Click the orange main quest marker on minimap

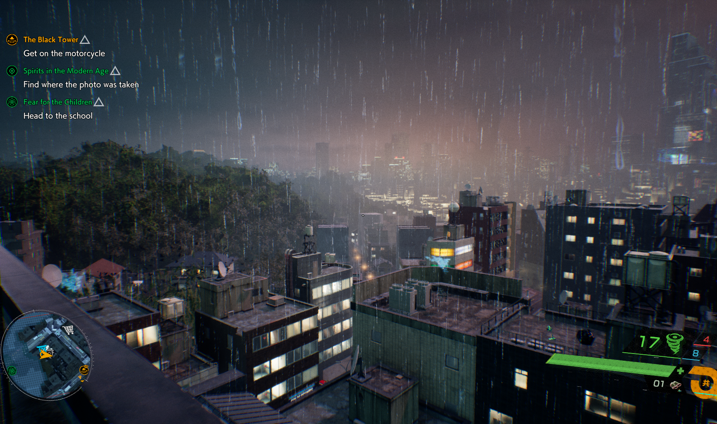point(84,371)
